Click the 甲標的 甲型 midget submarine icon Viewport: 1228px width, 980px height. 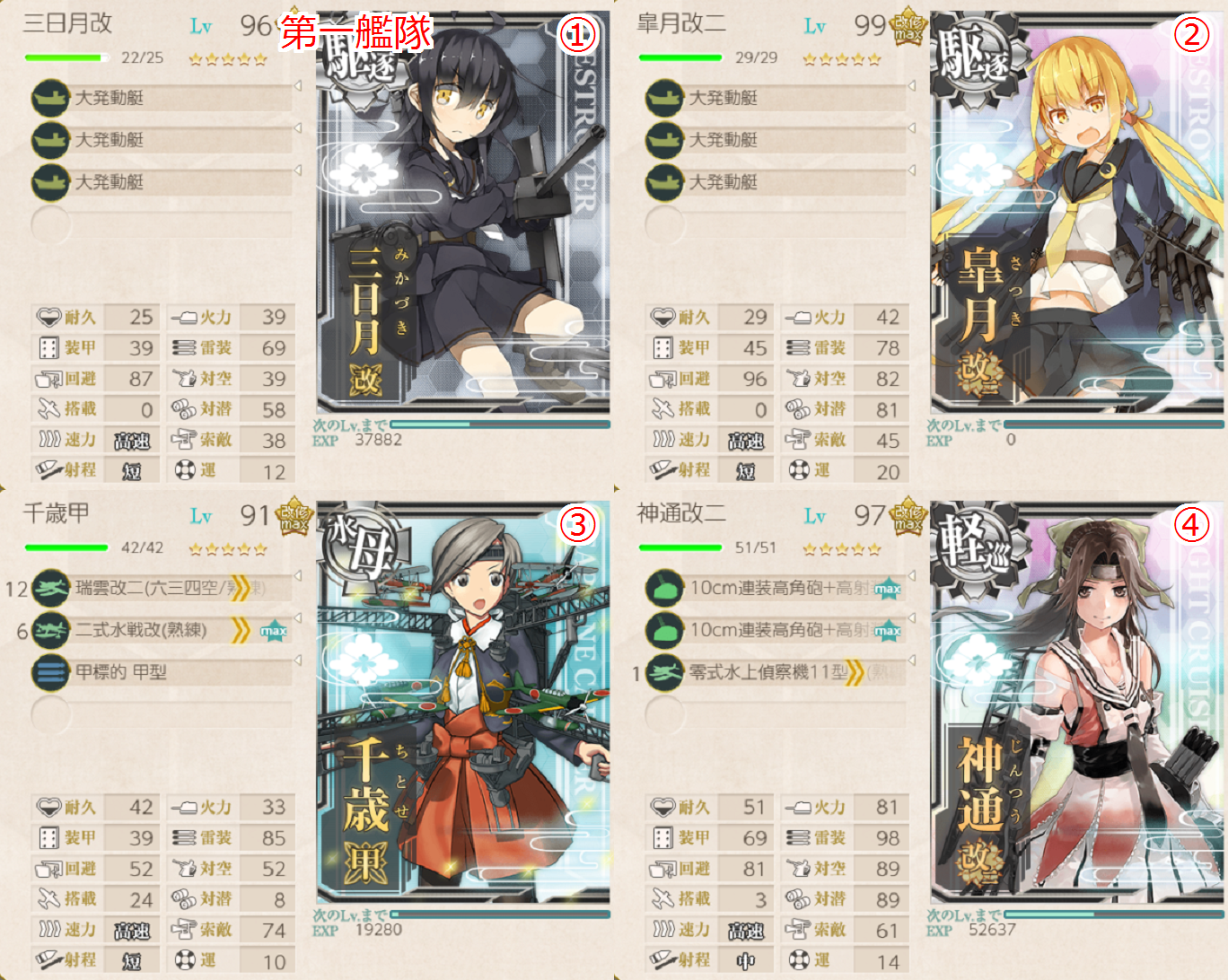50,672
